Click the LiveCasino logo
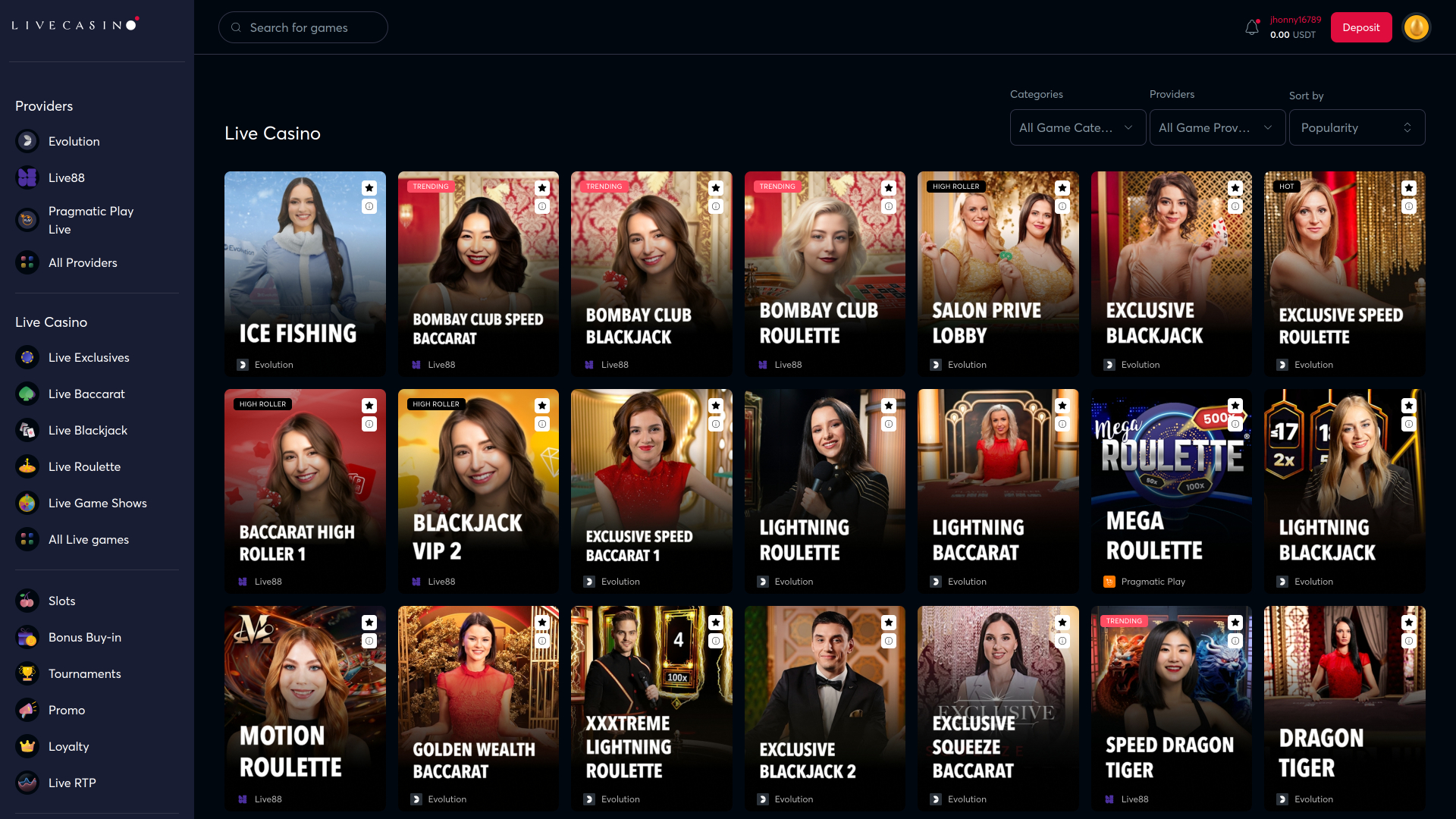The height and width of the screenshot is (819, 1456). [74, 25]
